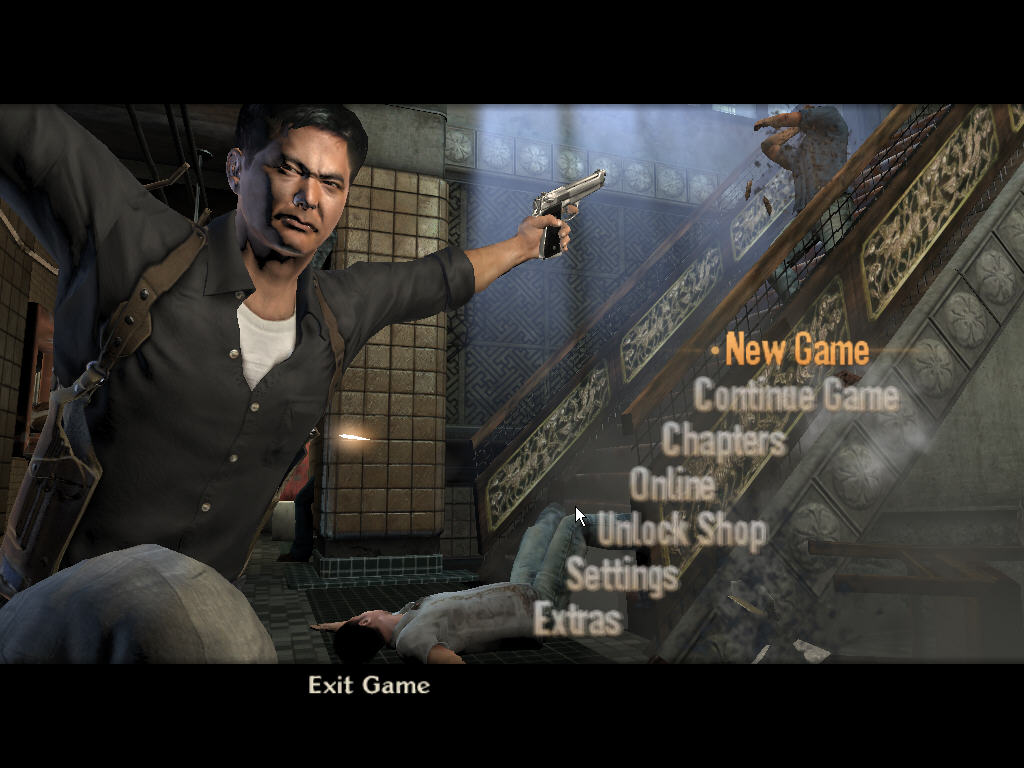Viewport: 1024px width, 768px height.
Task: Choose the Online menu entry
Action: [x=672, y=484]
